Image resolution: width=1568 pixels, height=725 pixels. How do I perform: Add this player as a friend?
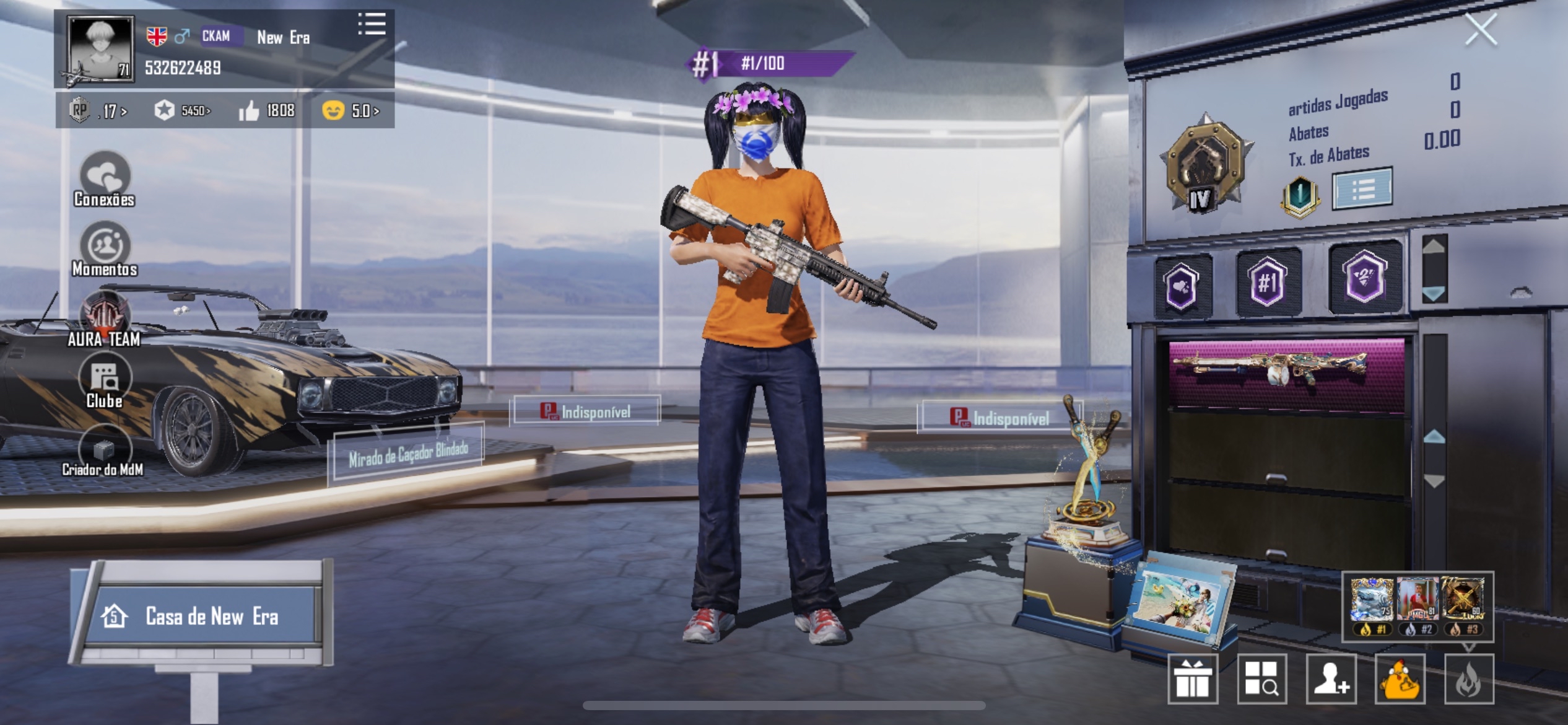click(x=1331, y=679)
